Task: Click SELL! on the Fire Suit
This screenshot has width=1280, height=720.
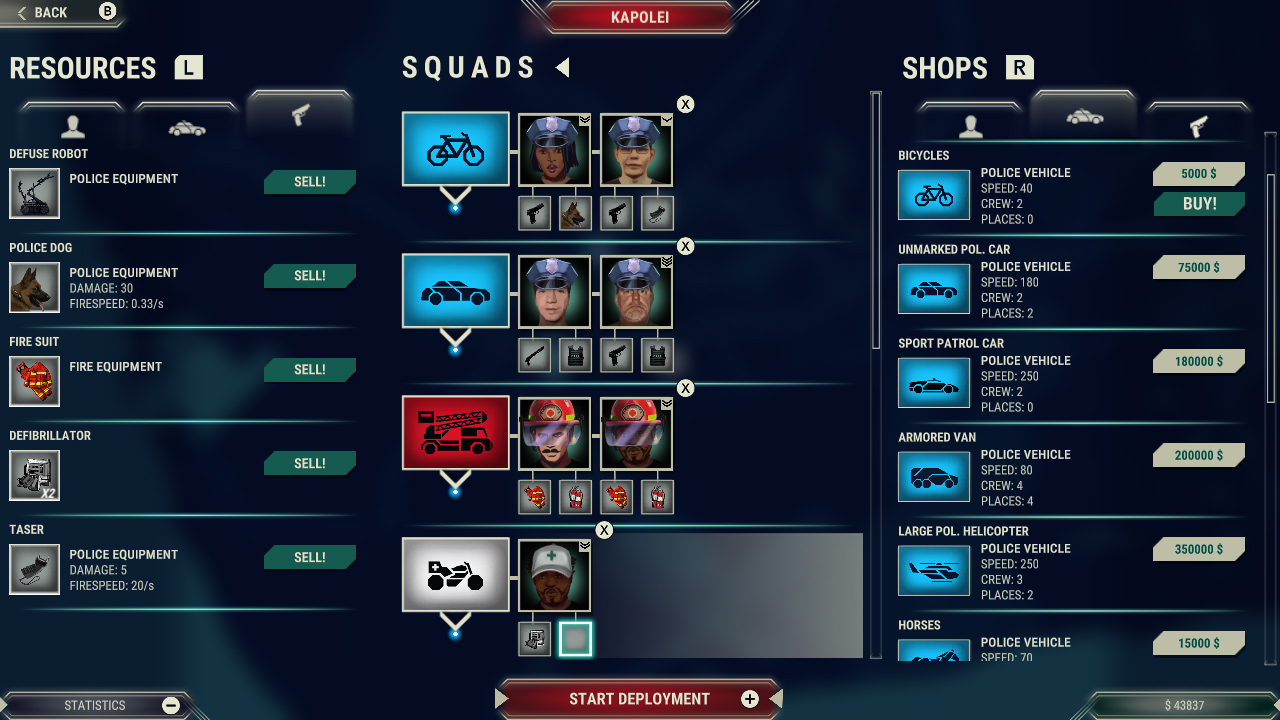Action: pyautogui.click(x=309, y=369)
